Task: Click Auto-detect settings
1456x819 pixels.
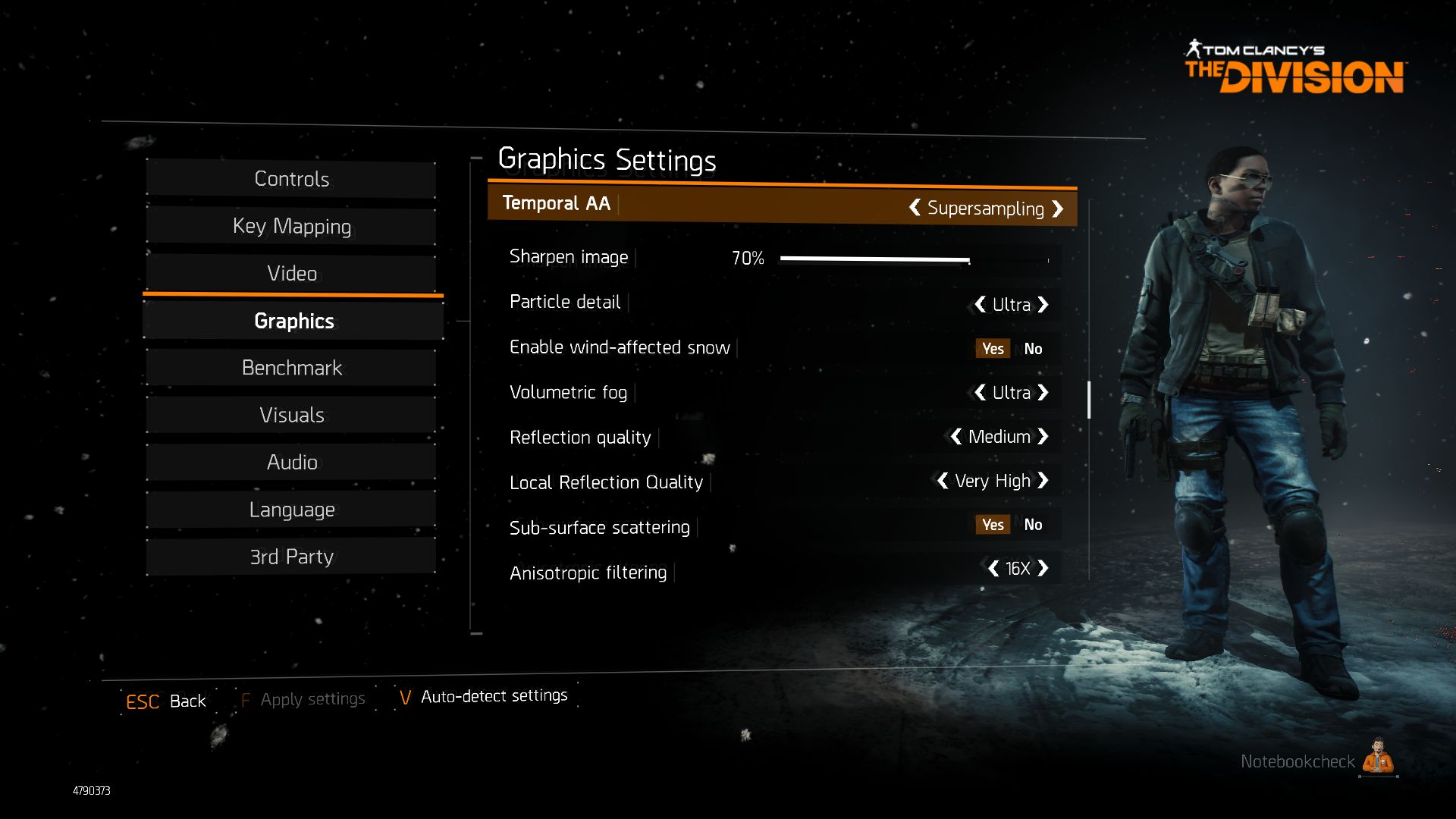Action: (x=493, y=696)
